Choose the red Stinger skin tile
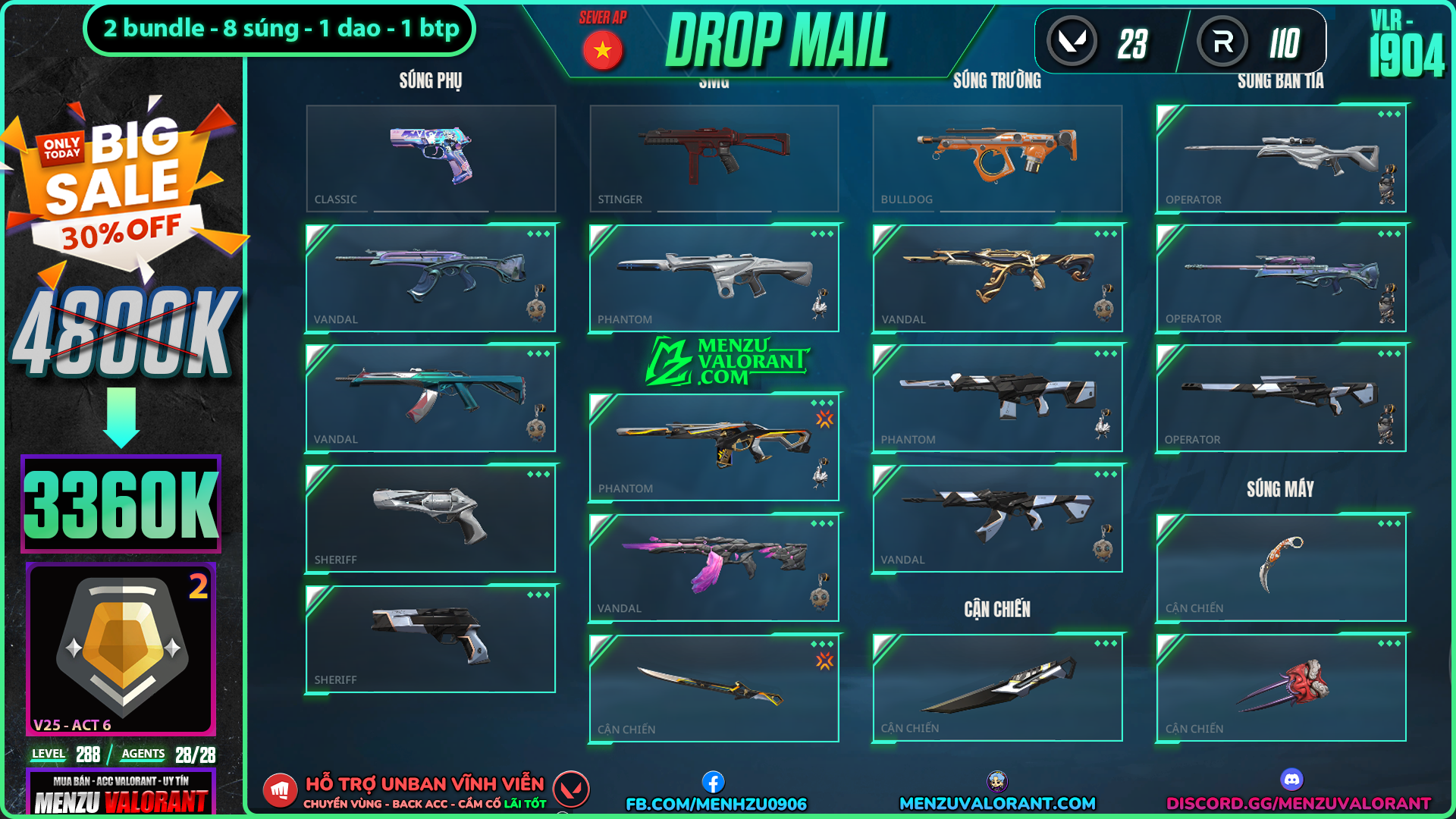 point(714,158)
